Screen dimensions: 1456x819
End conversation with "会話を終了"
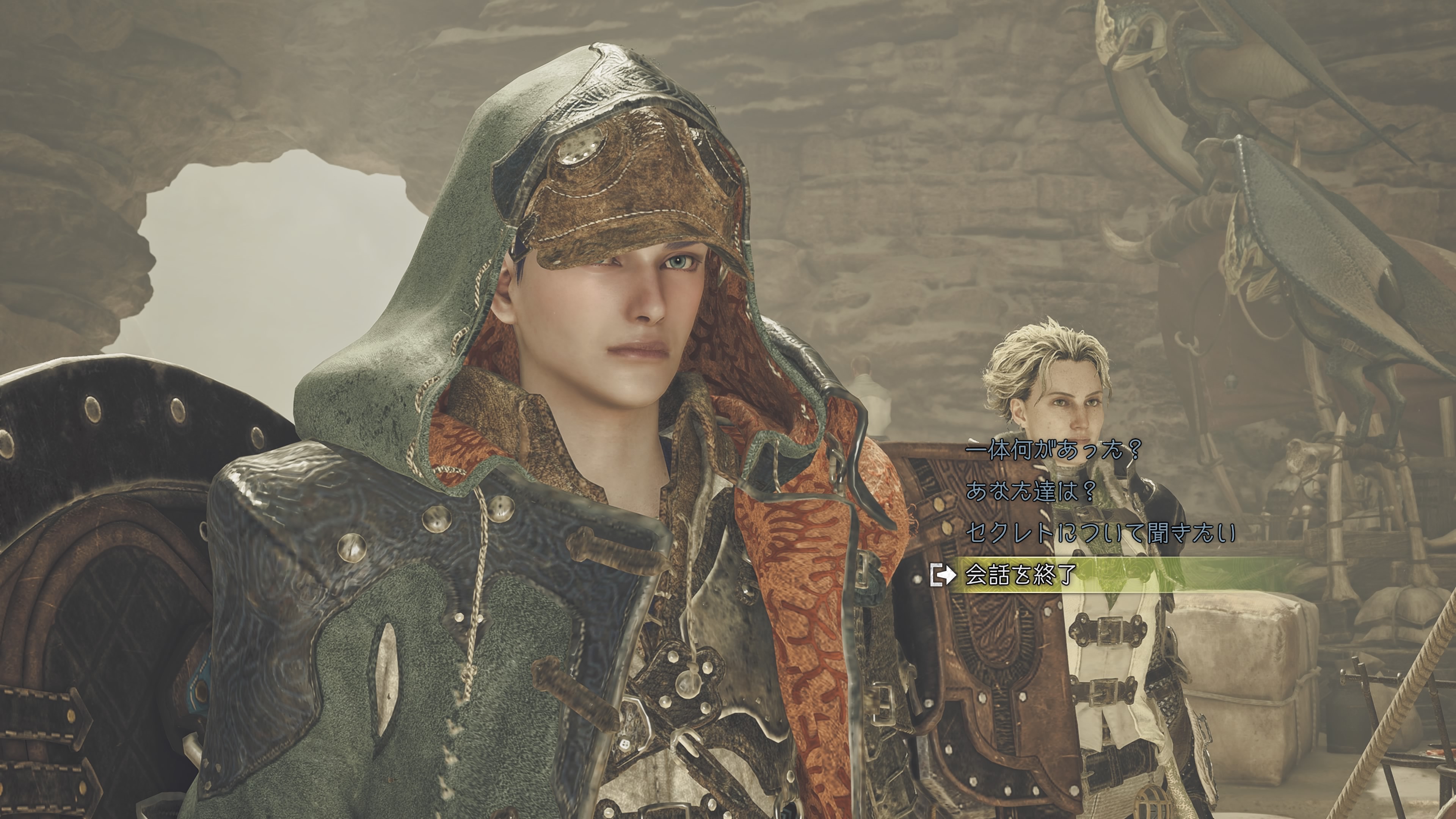(x=1021, y=574)
